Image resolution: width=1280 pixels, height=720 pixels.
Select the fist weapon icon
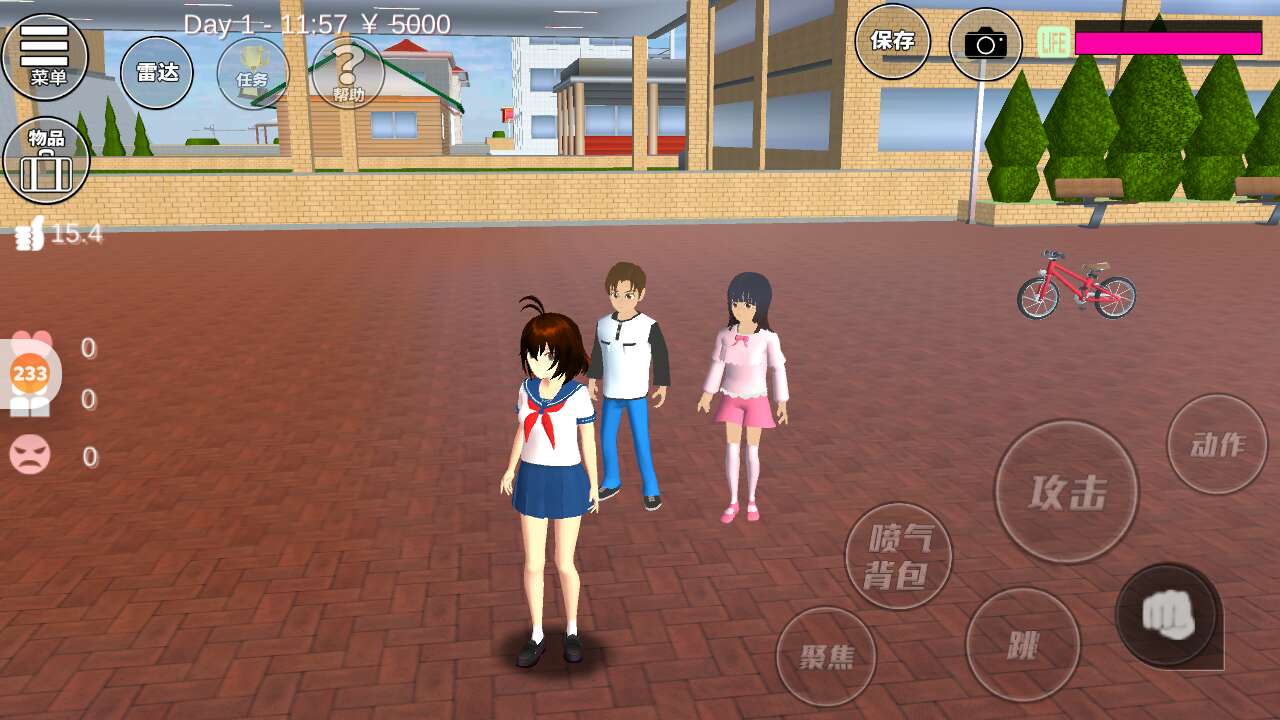tap(1167, 614)
